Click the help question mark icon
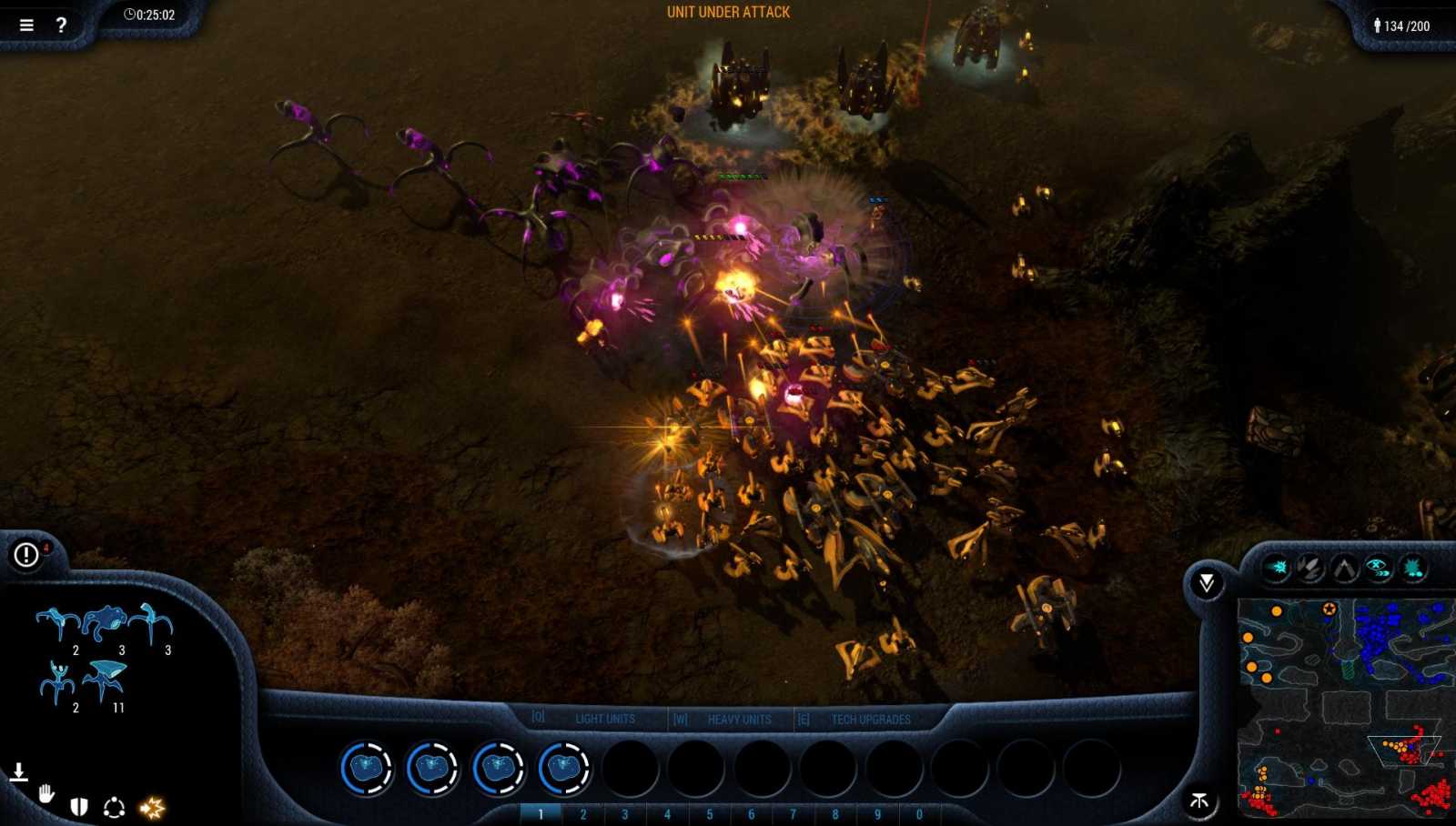The height and width of the screenshot is (826, 1456). pos(60,25)
